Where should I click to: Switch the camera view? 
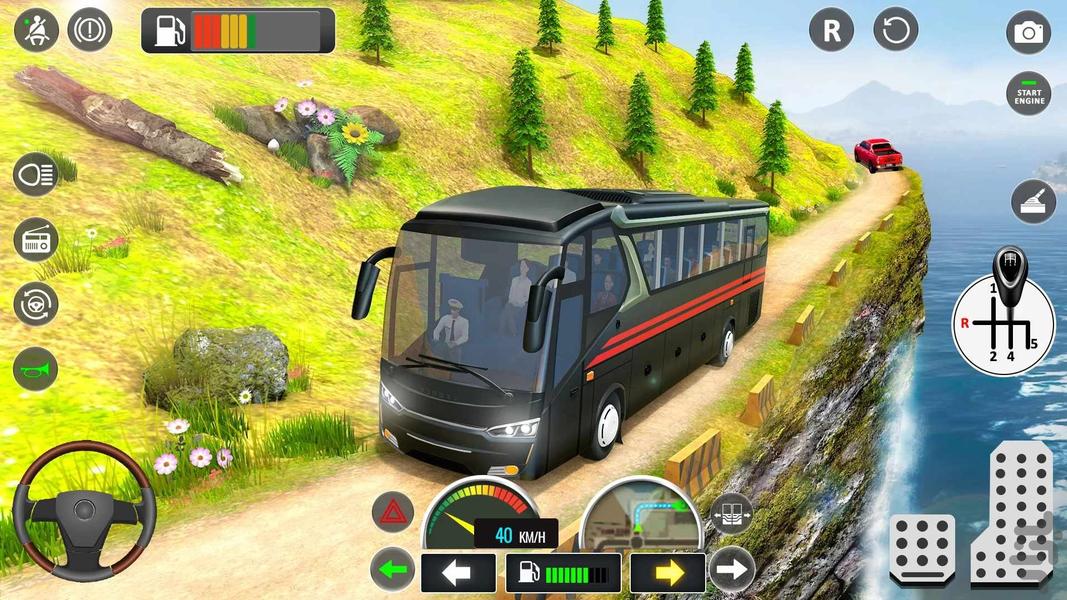coord(1028,32)
